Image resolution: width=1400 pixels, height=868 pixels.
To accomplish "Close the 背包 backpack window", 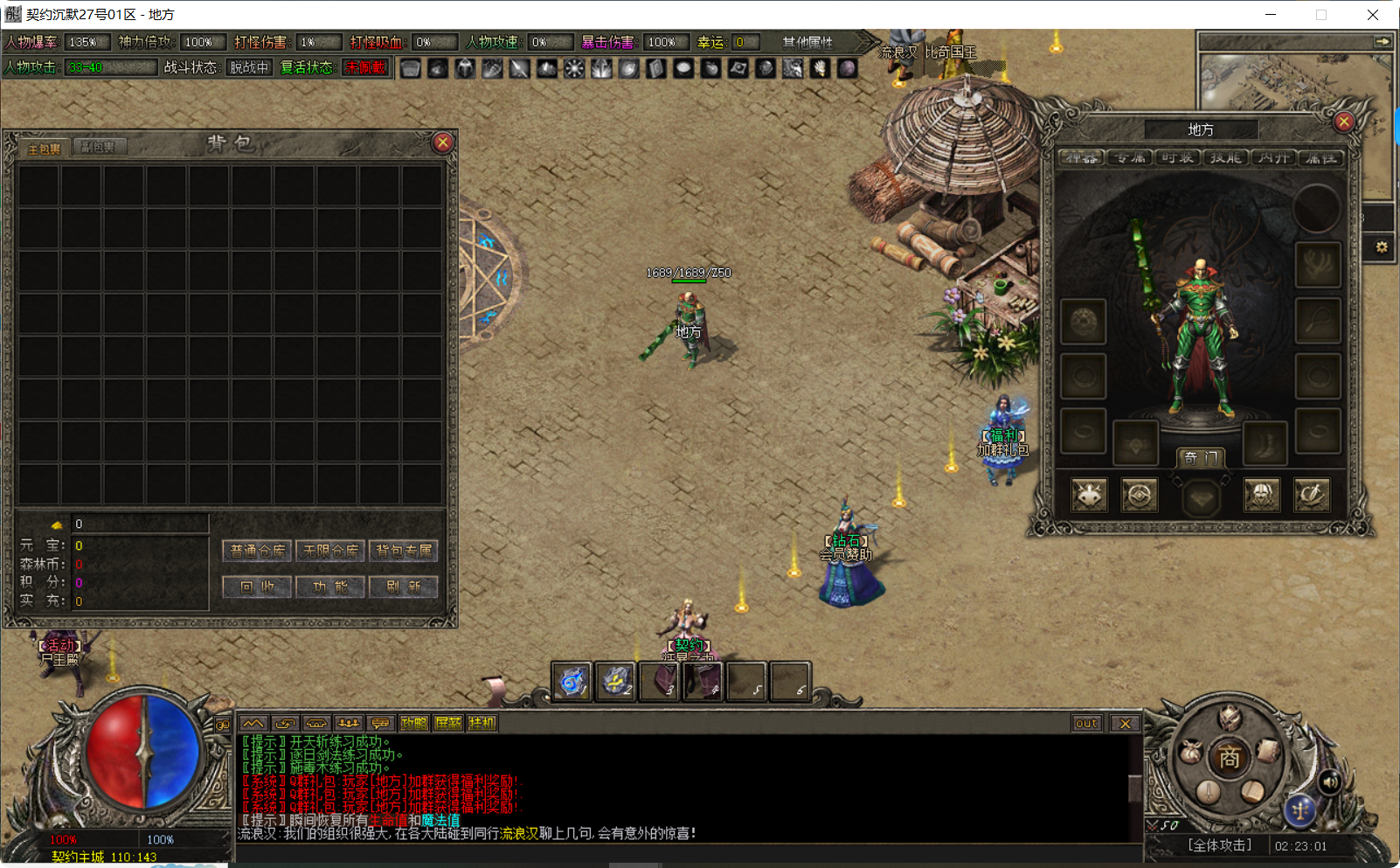I will point(443,142).
